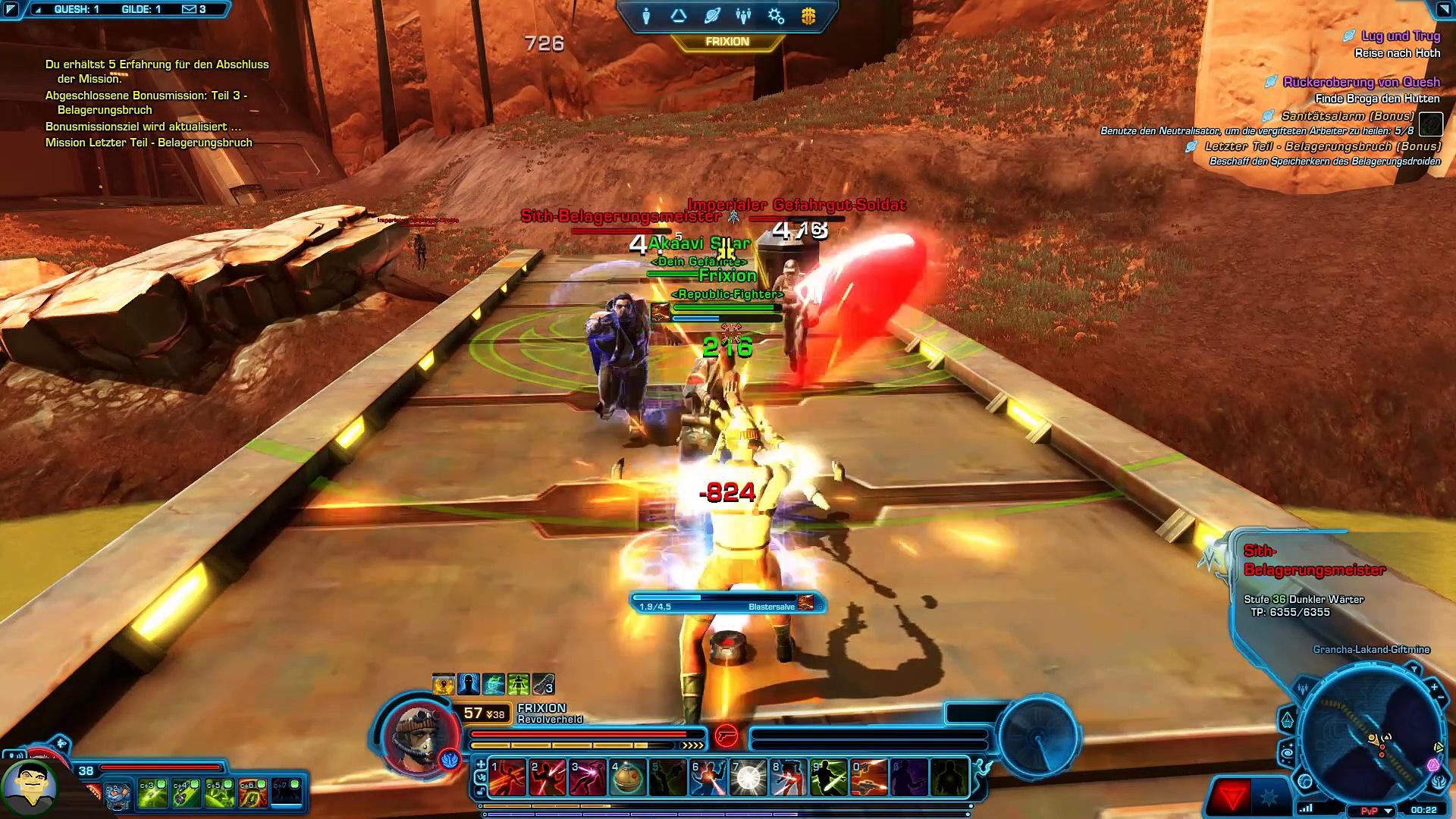Open the character menu icon in top bar
The height and width of the screenshot is (819, 1456).
click(x=646, y=16)
